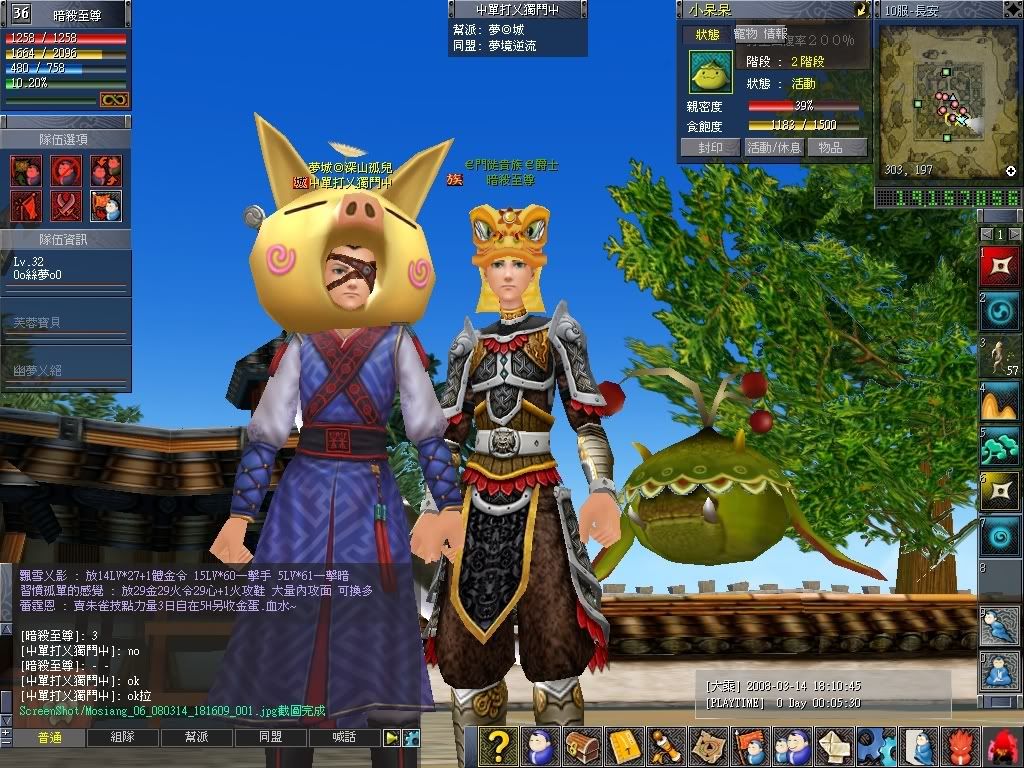Click the yellow question mark help icon
This screenshot has width=1024, height=768.
tap(498, 746)
